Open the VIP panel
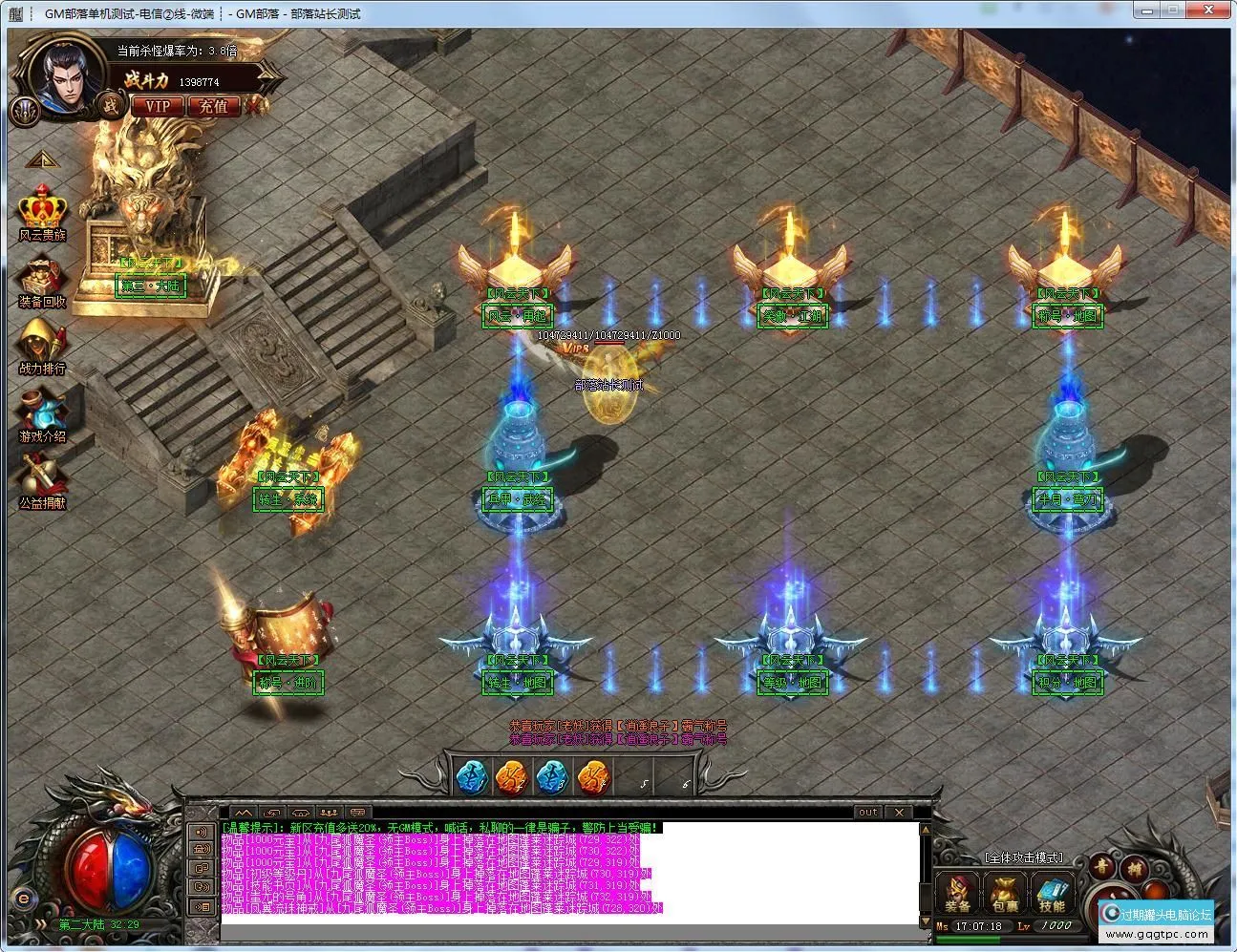 tap(157, 106)
